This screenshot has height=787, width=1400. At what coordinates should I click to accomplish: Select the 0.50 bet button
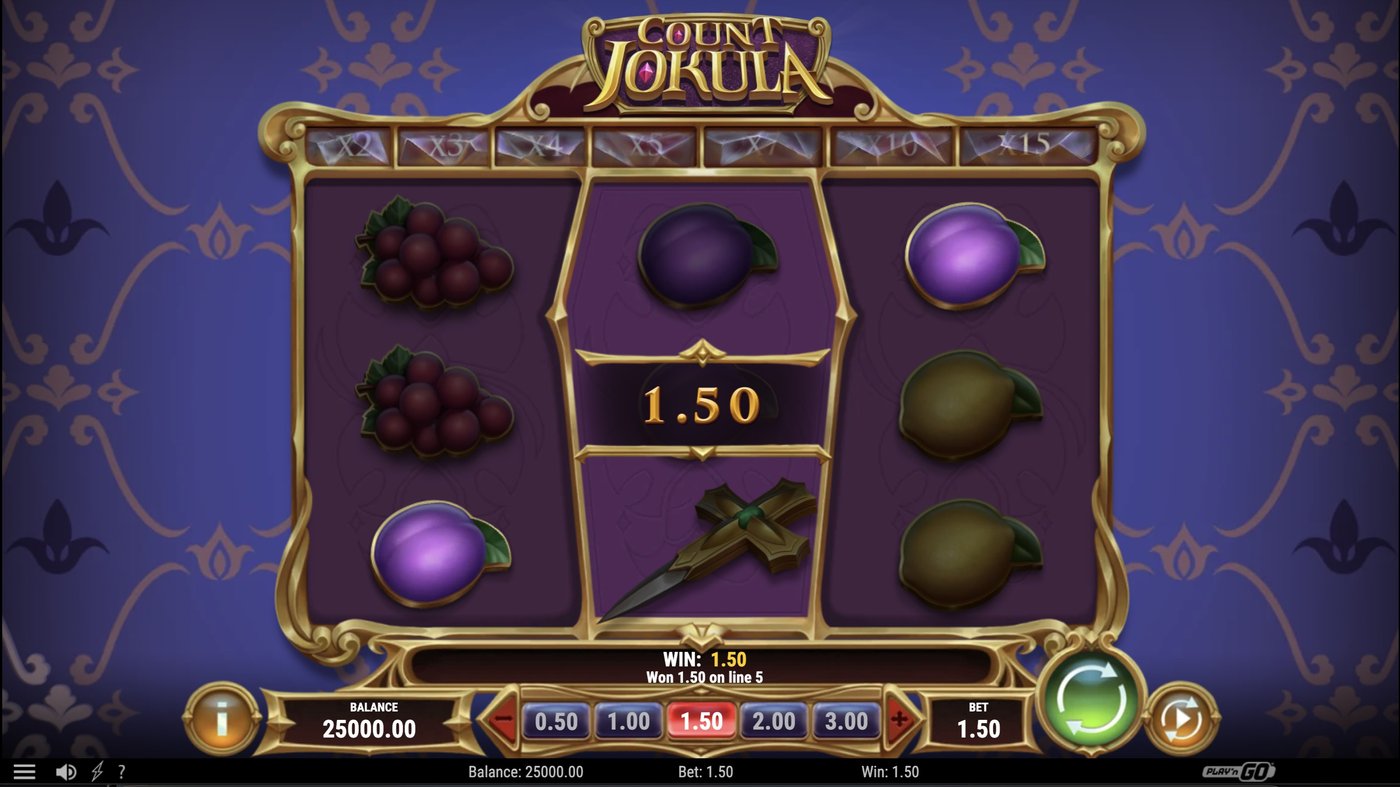556,721
